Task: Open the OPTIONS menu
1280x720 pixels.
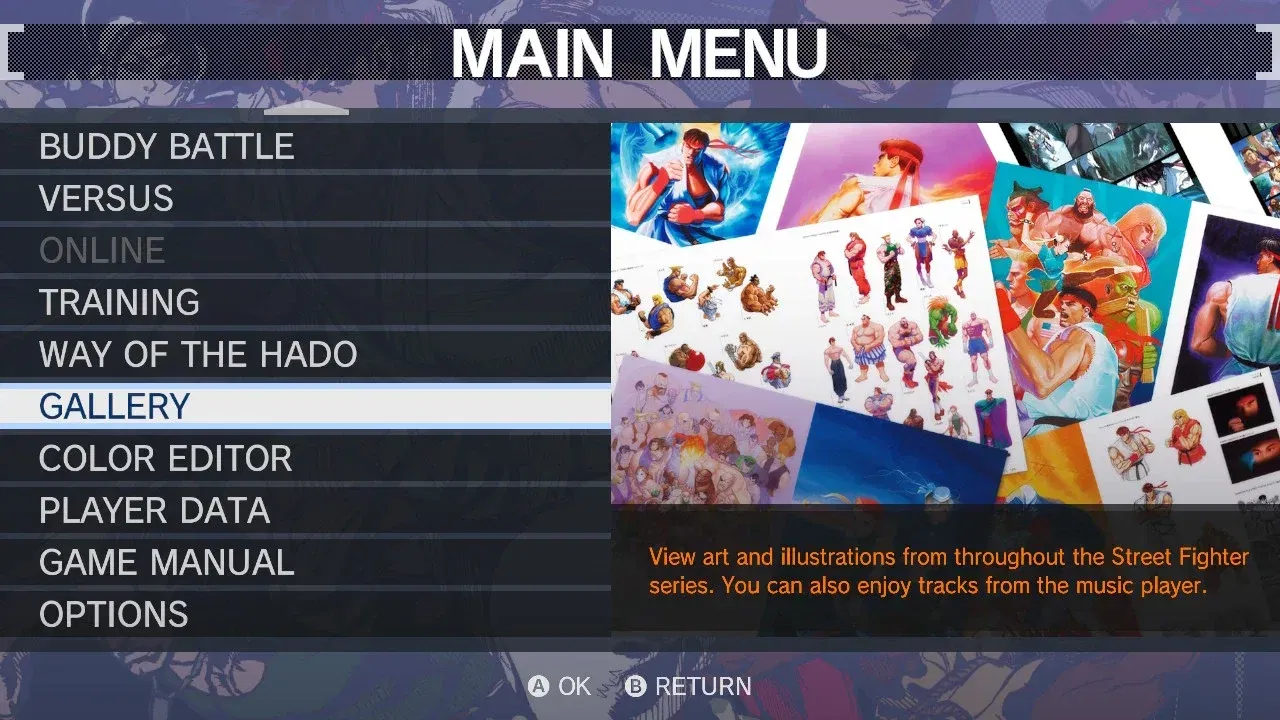Action: click(113, 614)
